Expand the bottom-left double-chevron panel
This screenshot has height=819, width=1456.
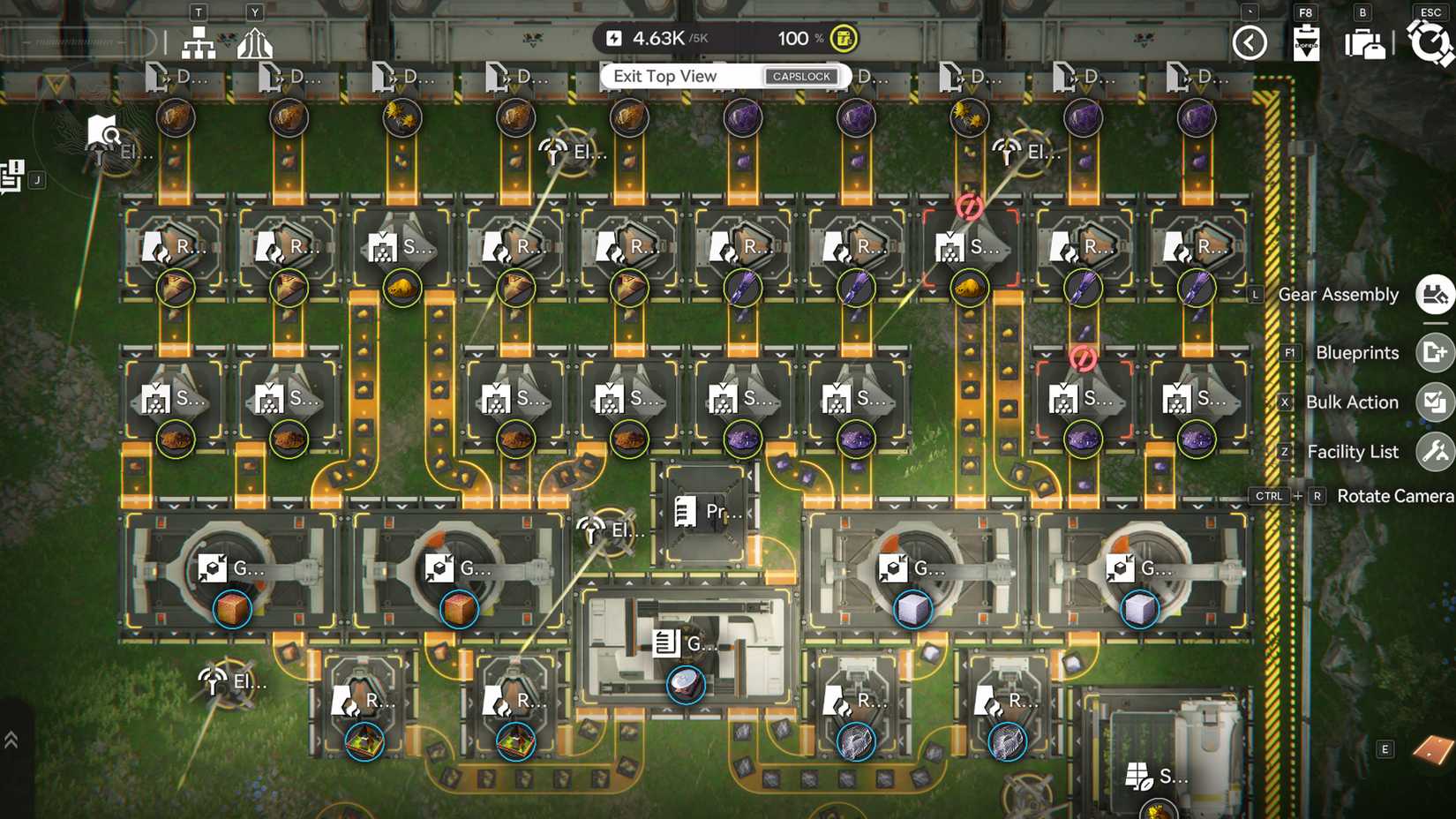12,739
